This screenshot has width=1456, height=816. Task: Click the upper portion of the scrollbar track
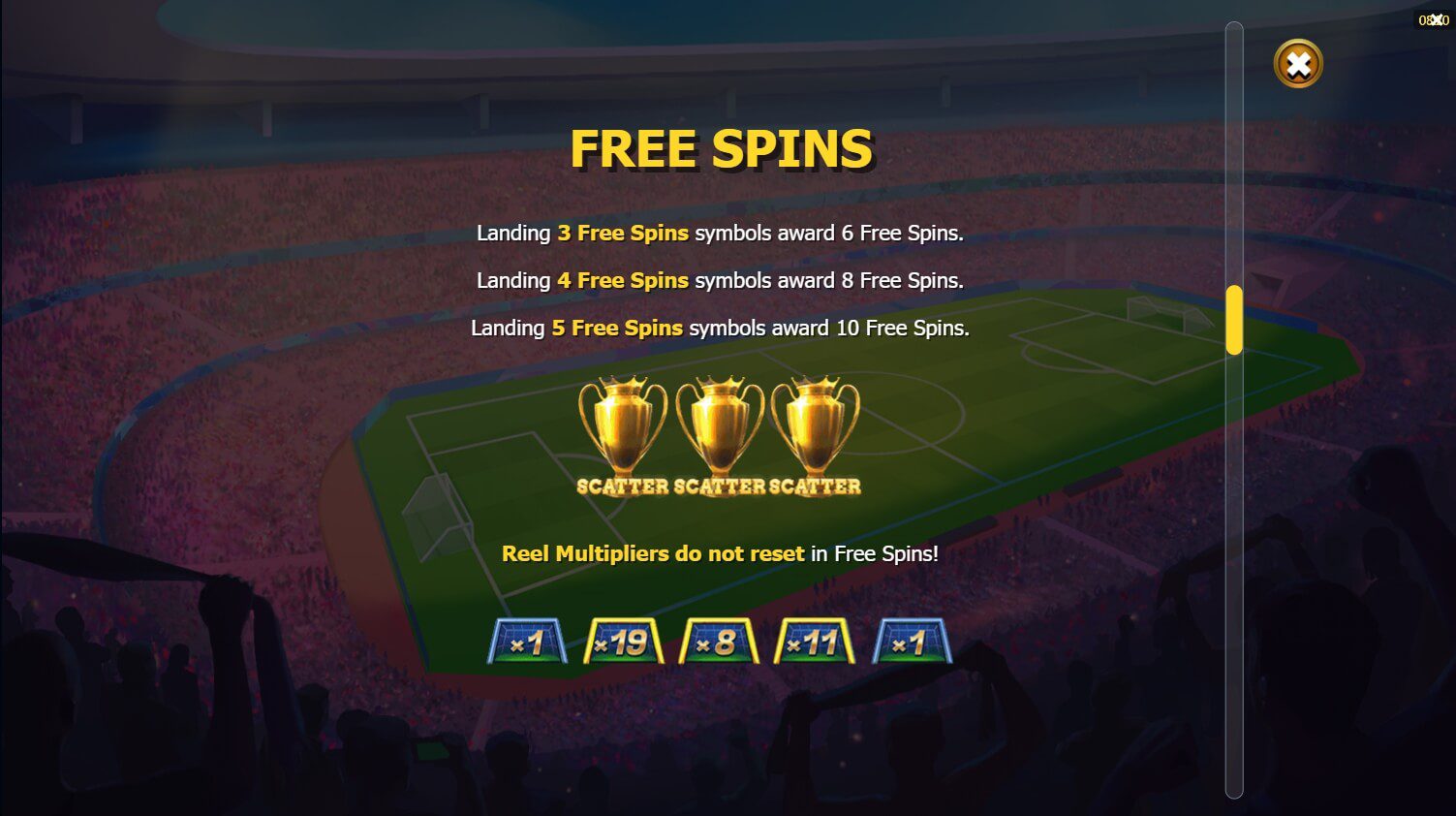[x=1234, y=145]
